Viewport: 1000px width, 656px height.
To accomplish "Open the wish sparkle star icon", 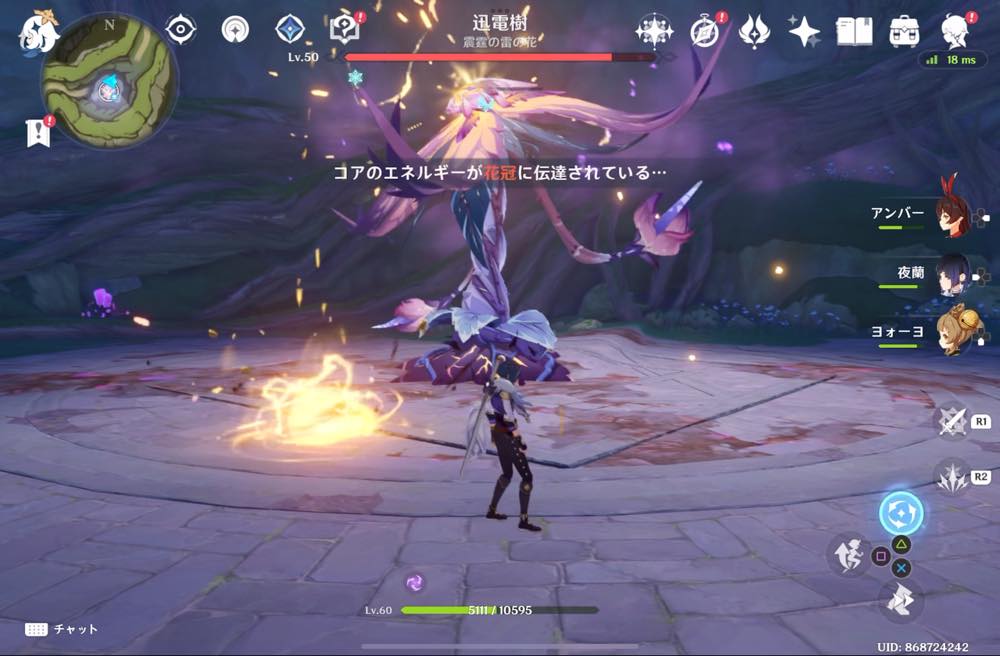I will click(804, 32).
